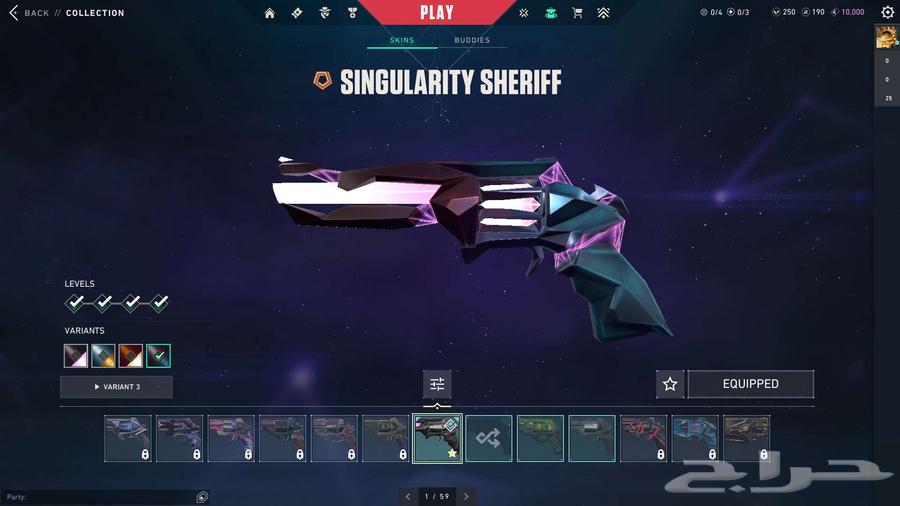Viewport: 900px width, 506px height.
Task: Switch to the Buddies tab
Action: (x=472, y=40)
